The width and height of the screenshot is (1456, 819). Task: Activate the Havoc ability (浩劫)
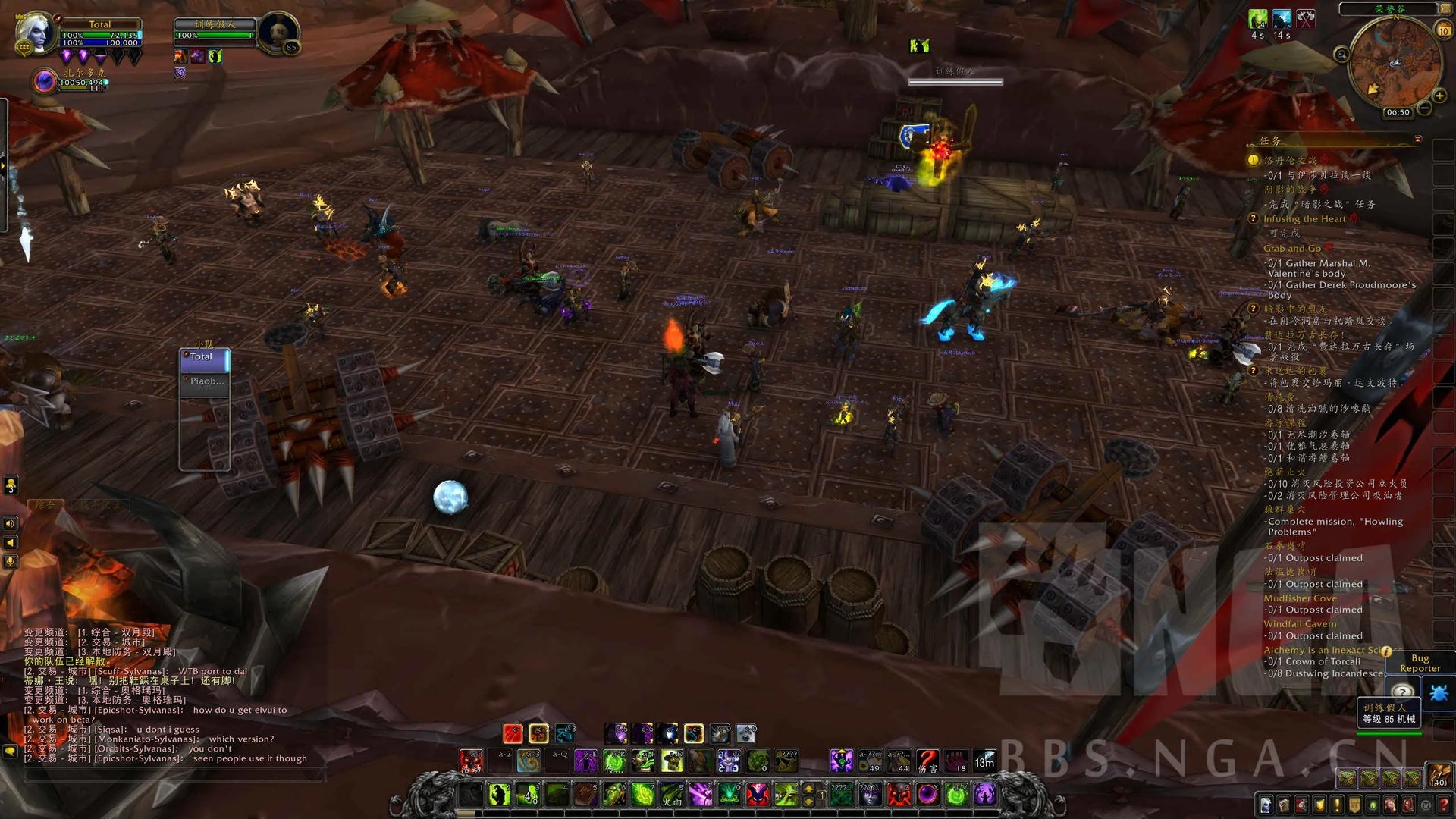(x=471, y=761)
